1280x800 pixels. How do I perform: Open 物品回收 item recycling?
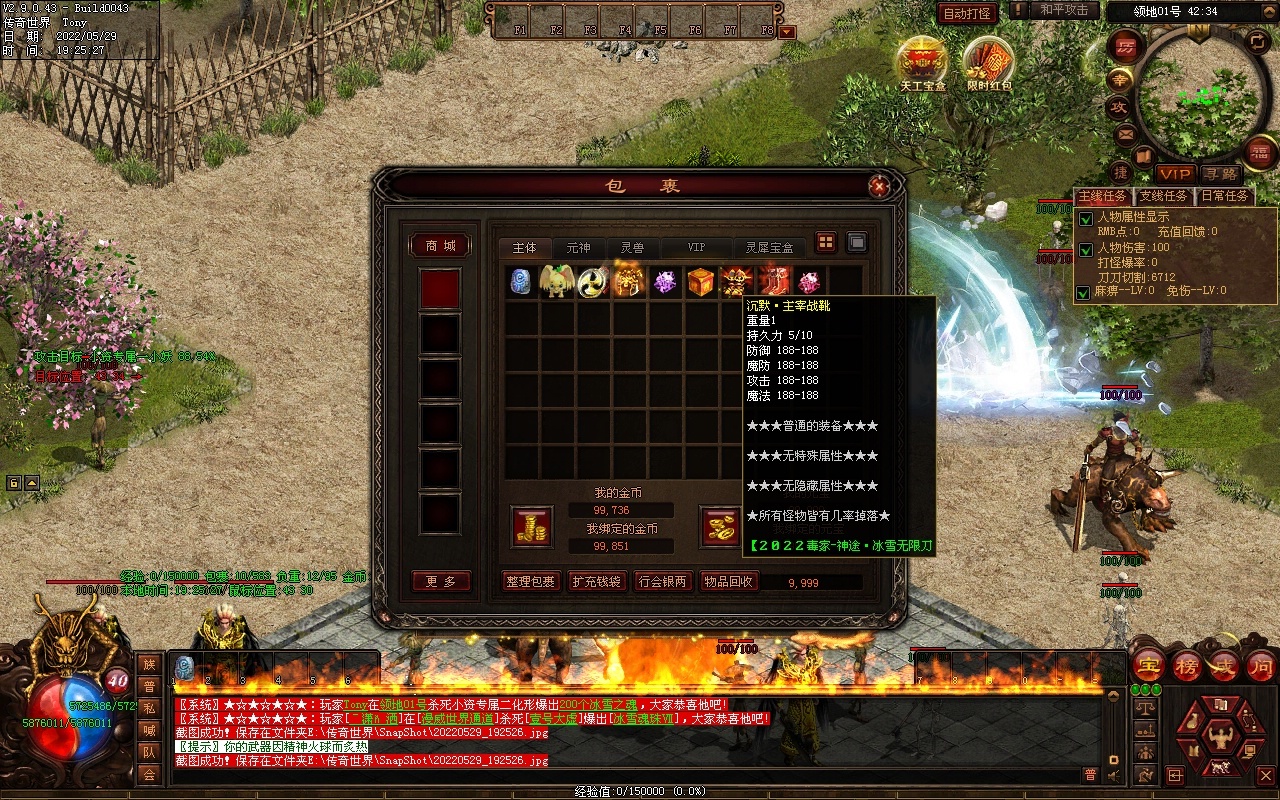pyautogui.click(x=729, y=582)
